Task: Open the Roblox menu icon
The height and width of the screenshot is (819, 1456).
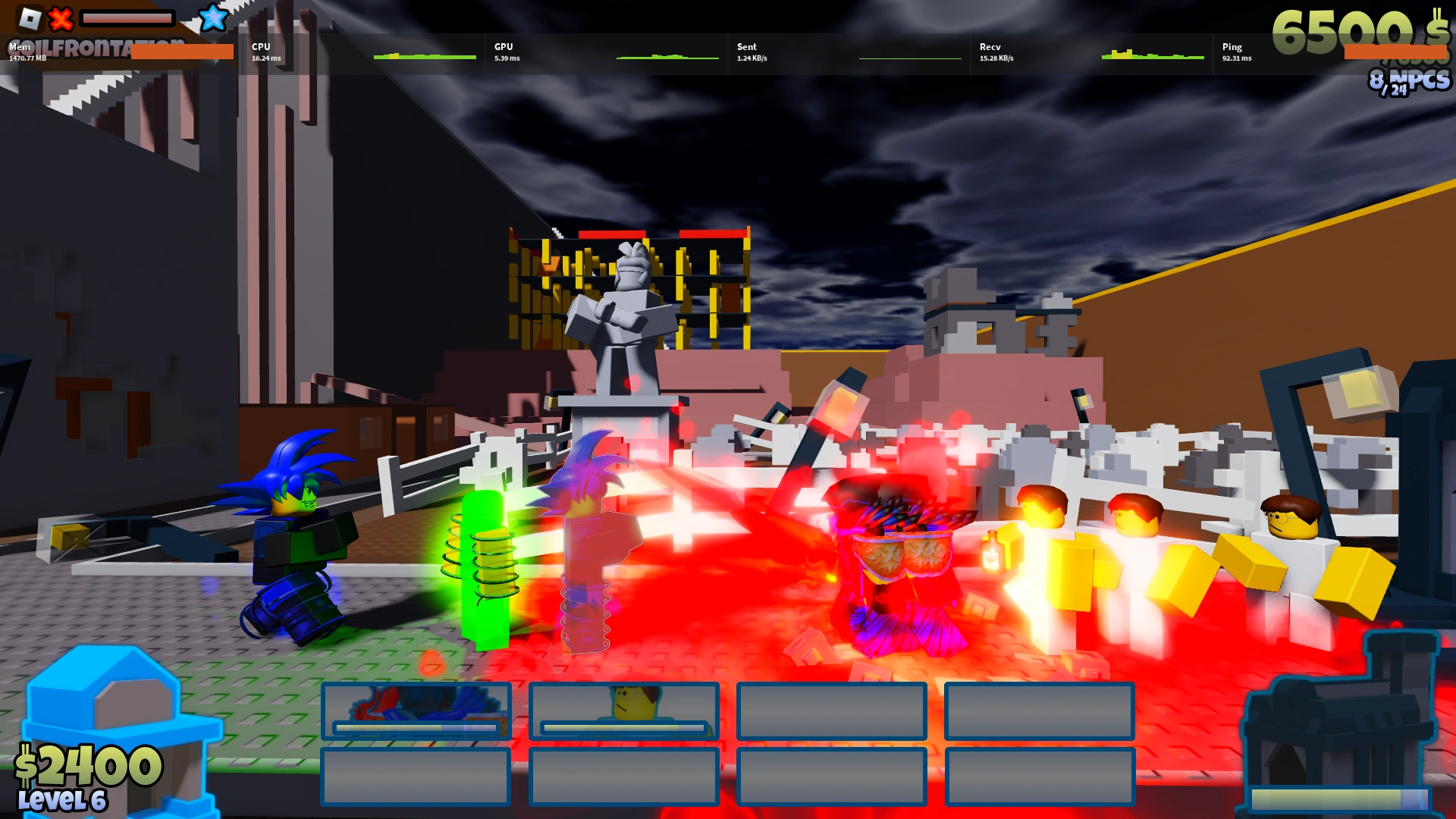Action: [32, 17]
